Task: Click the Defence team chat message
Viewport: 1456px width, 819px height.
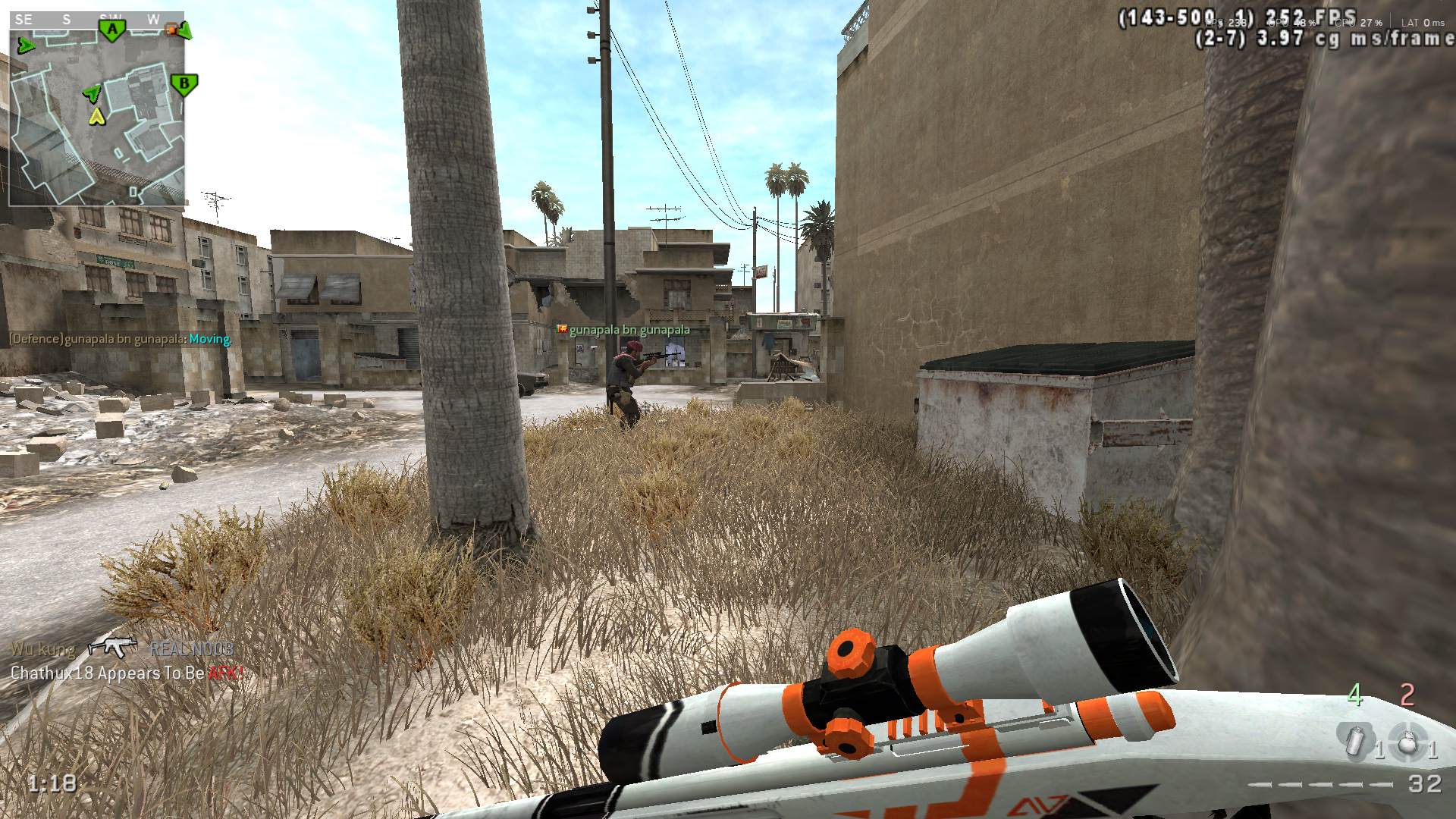Action: [119, 339]
